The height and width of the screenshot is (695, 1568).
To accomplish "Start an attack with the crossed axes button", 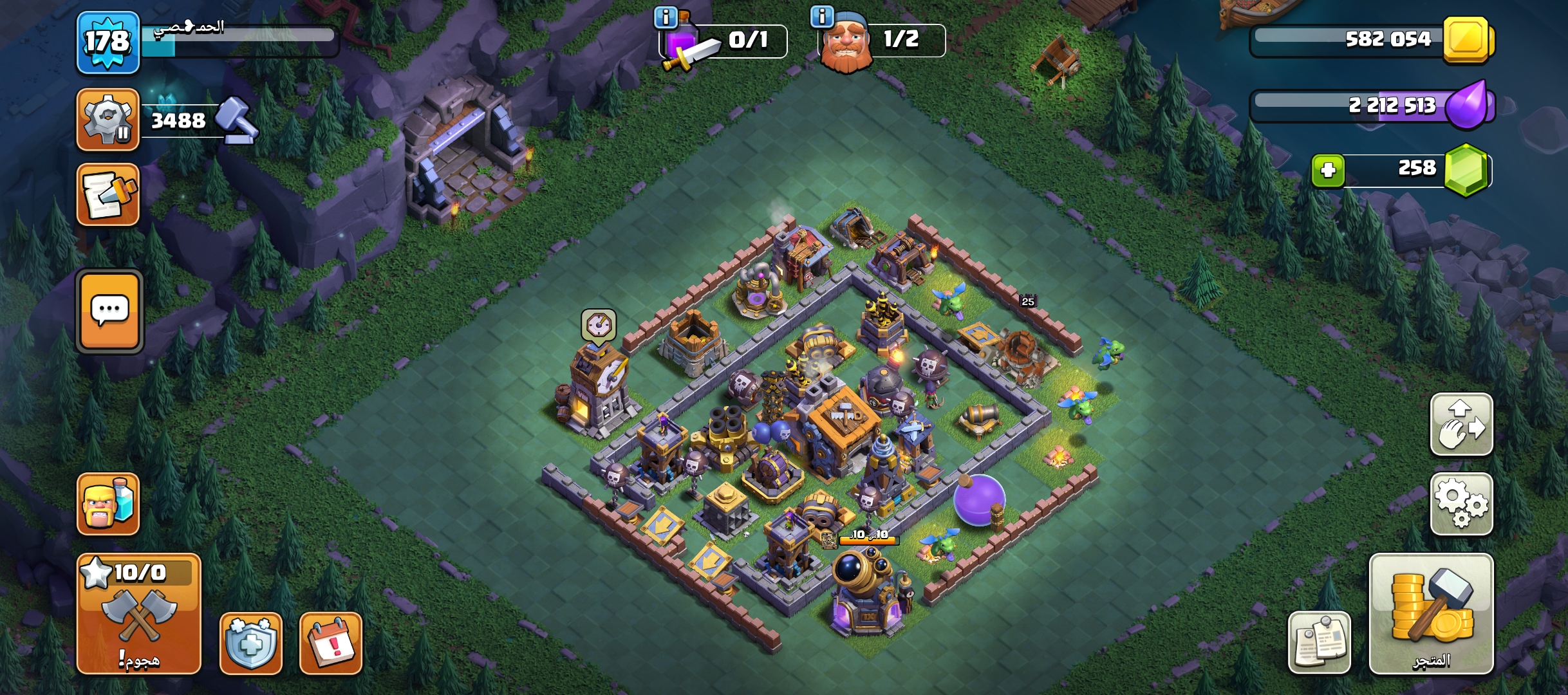I will point(138,614).
